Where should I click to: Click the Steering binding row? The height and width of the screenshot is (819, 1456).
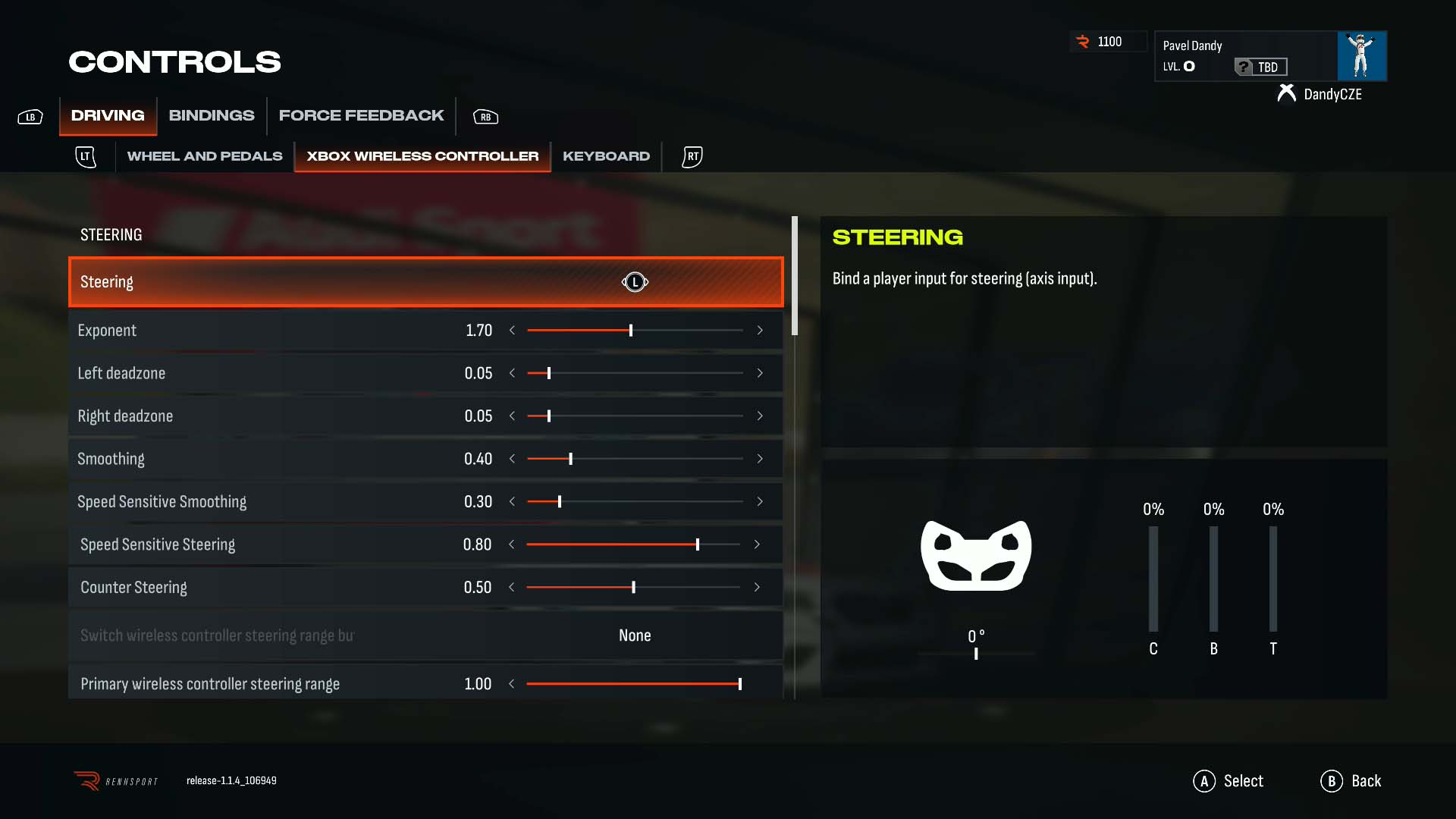pyautogui.click(x=425, y=282)
